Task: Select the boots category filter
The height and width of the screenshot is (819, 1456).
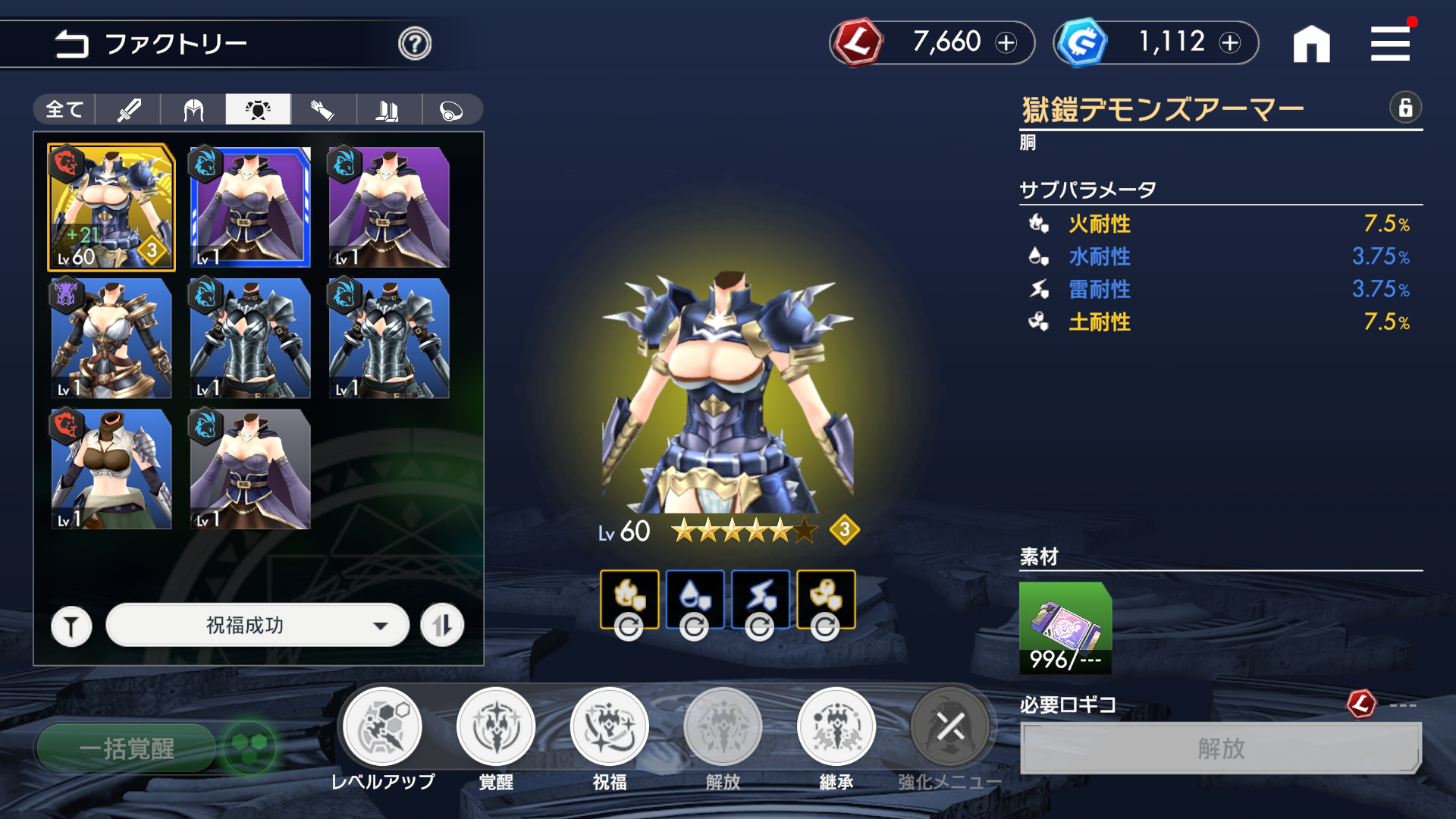Action: click(388, 109)
